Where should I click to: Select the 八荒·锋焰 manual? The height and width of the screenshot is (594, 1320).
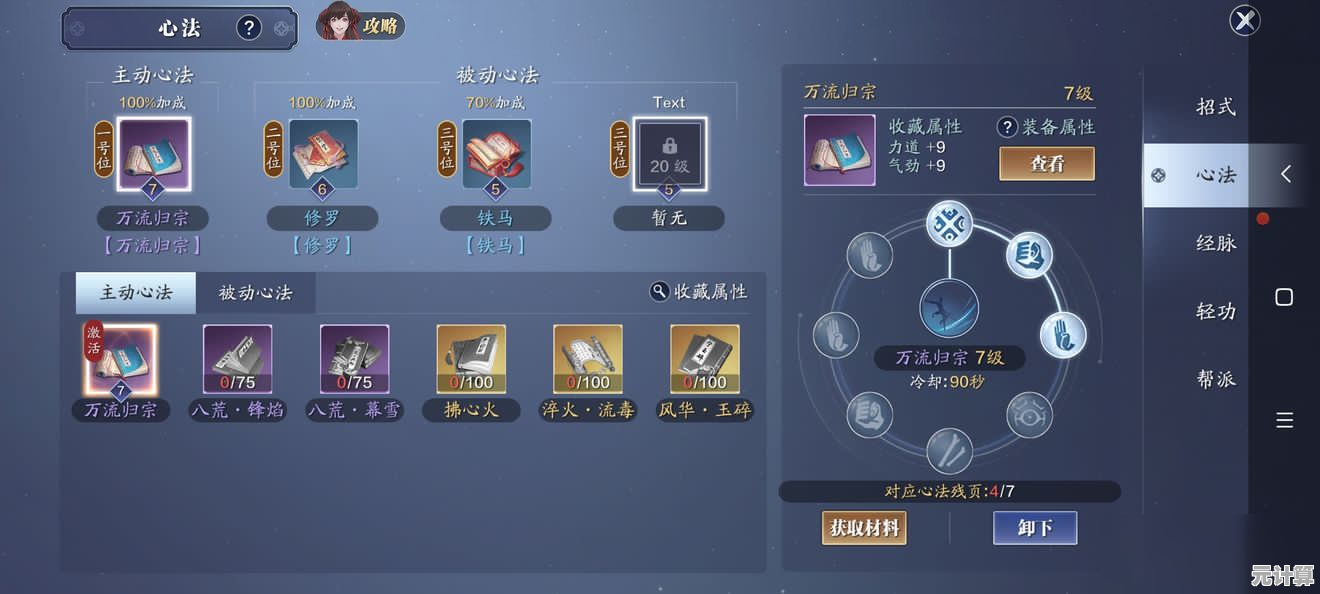click(x=238, y=359)
